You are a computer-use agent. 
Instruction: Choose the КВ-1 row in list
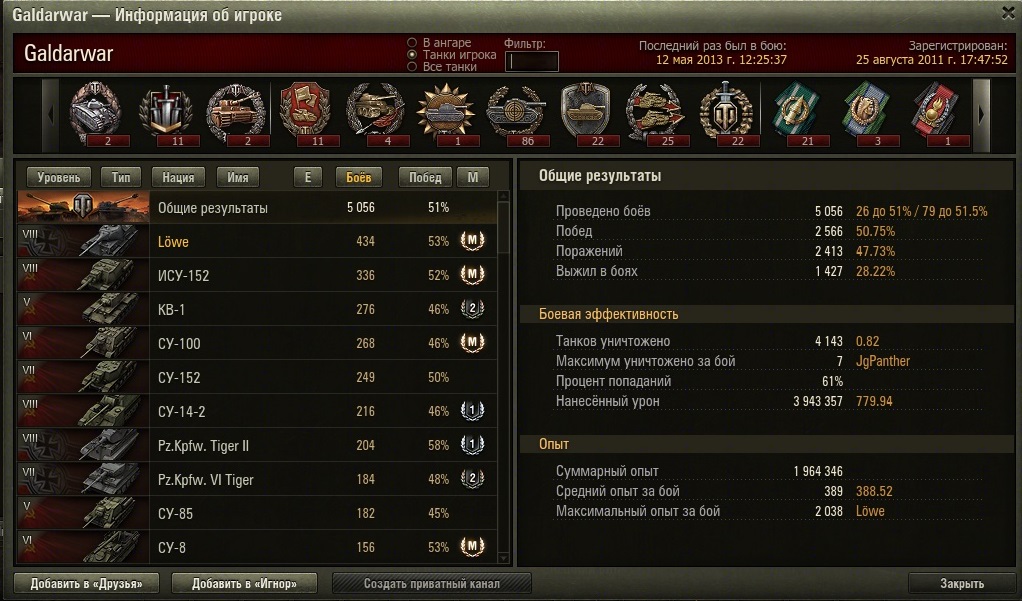[257, 310]
